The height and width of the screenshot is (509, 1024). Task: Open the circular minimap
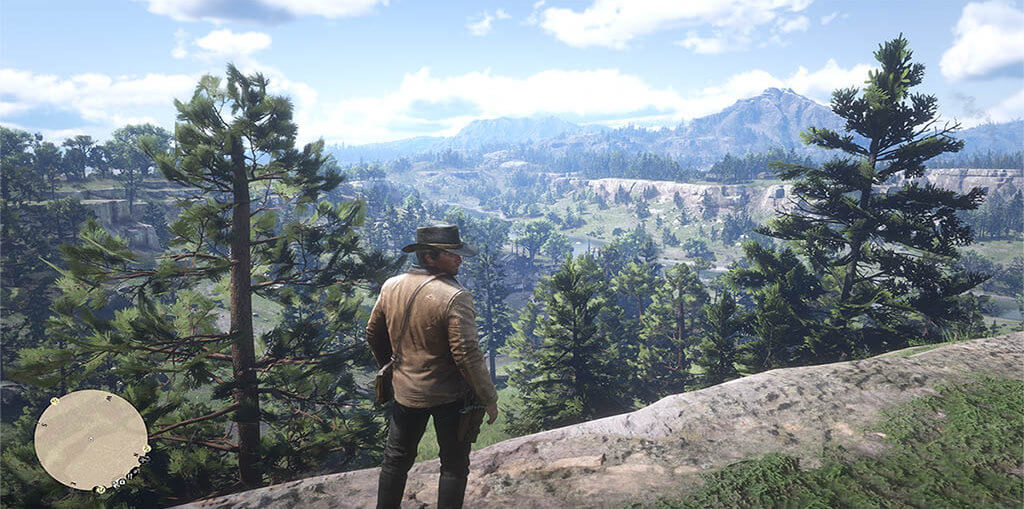tap(91, 440)
